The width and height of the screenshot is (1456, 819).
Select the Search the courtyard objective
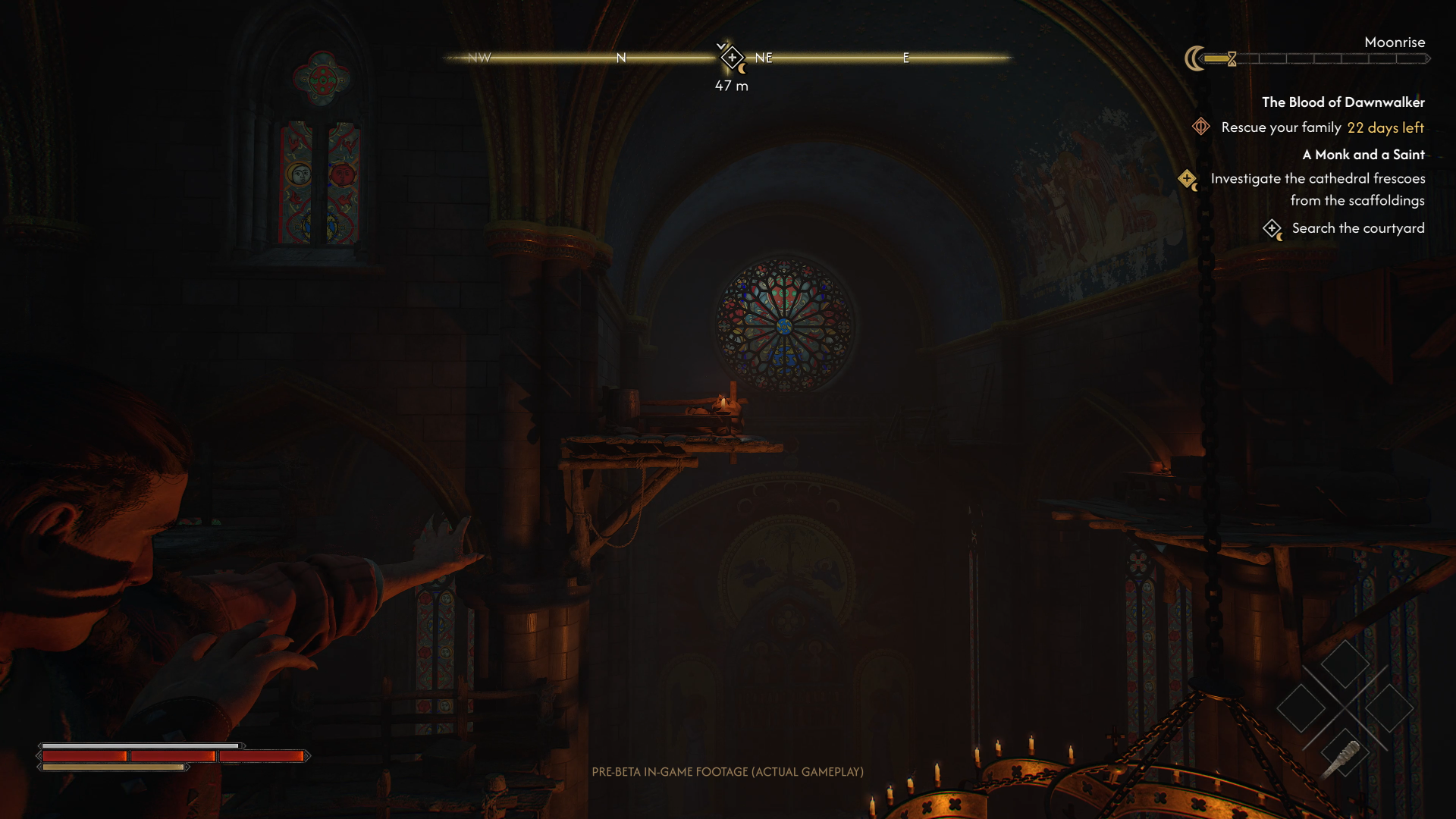click(x=1357, y=228)
